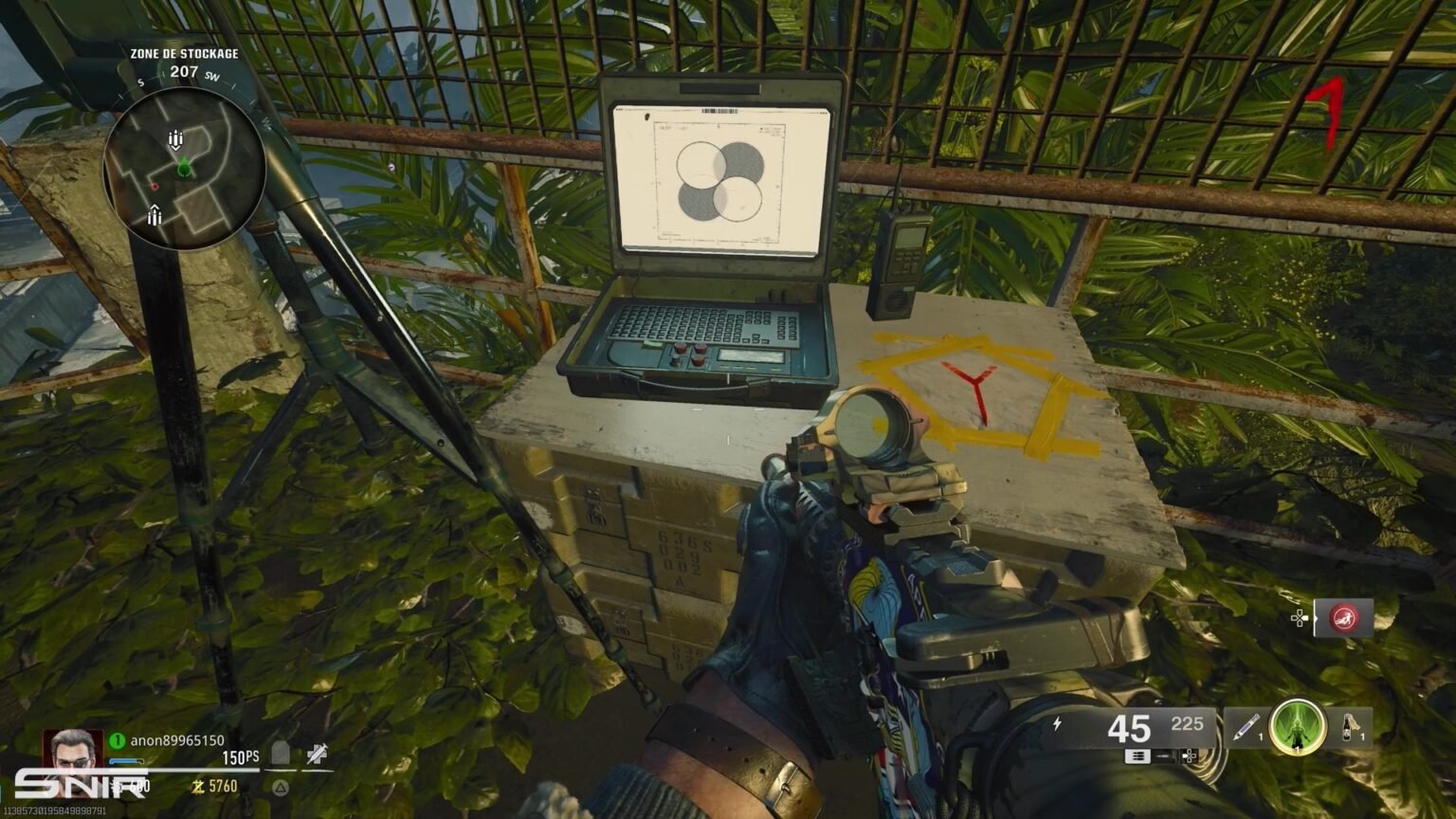Viewport: 1456px width, 819px height.
Task: Select the armor plate shield icon
Action: click(x=280, y=753)
